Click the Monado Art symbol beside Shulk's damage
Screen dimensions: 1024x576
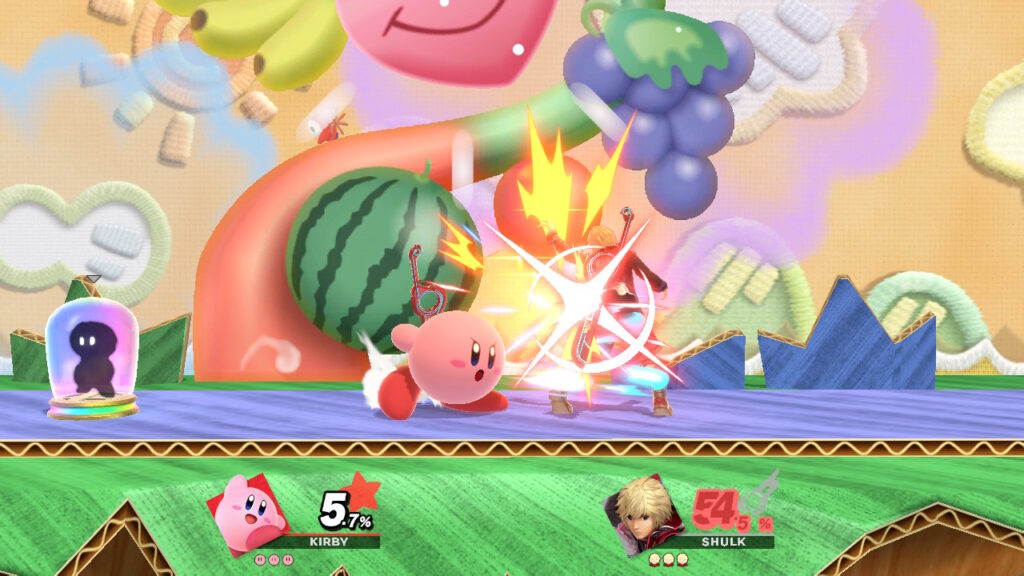[761, 490]
